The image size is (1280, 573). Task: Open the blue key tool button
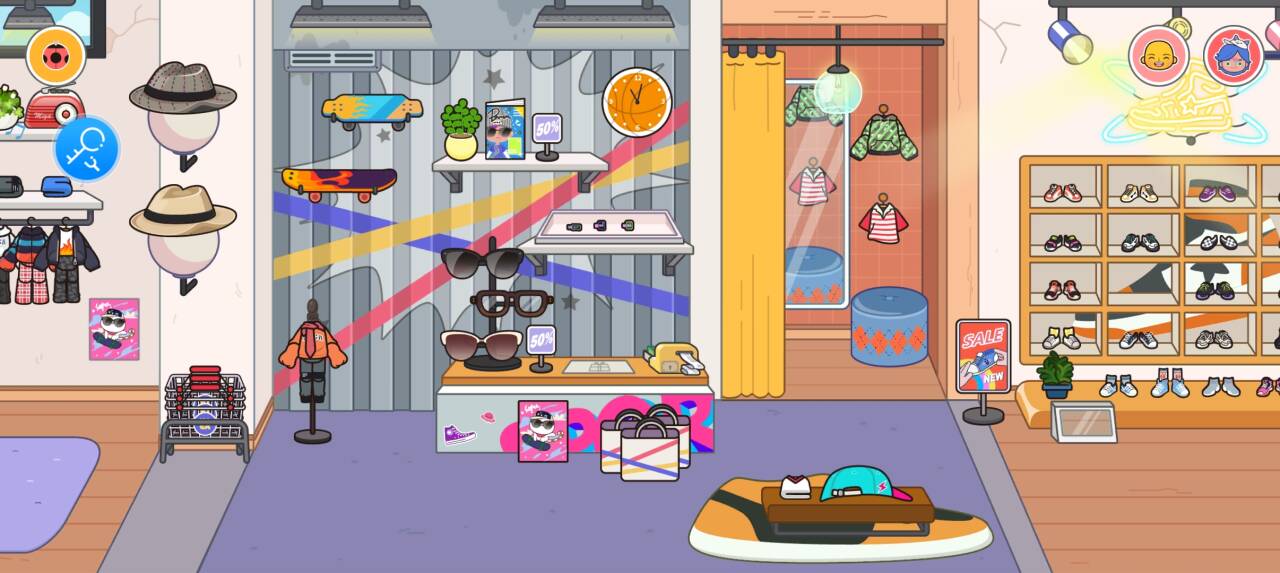click(87, 149)
